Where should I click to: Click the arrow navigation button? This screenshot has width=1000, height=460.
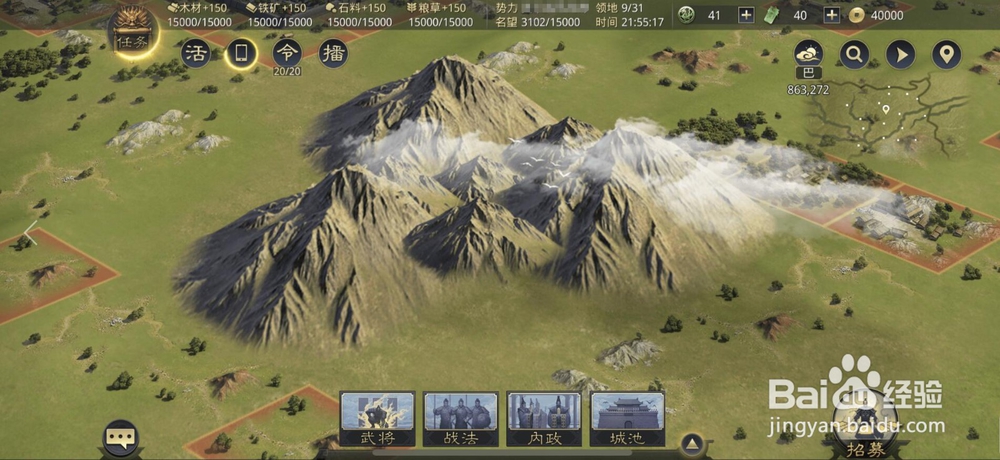pyautogui.click(x=900, y=54)
